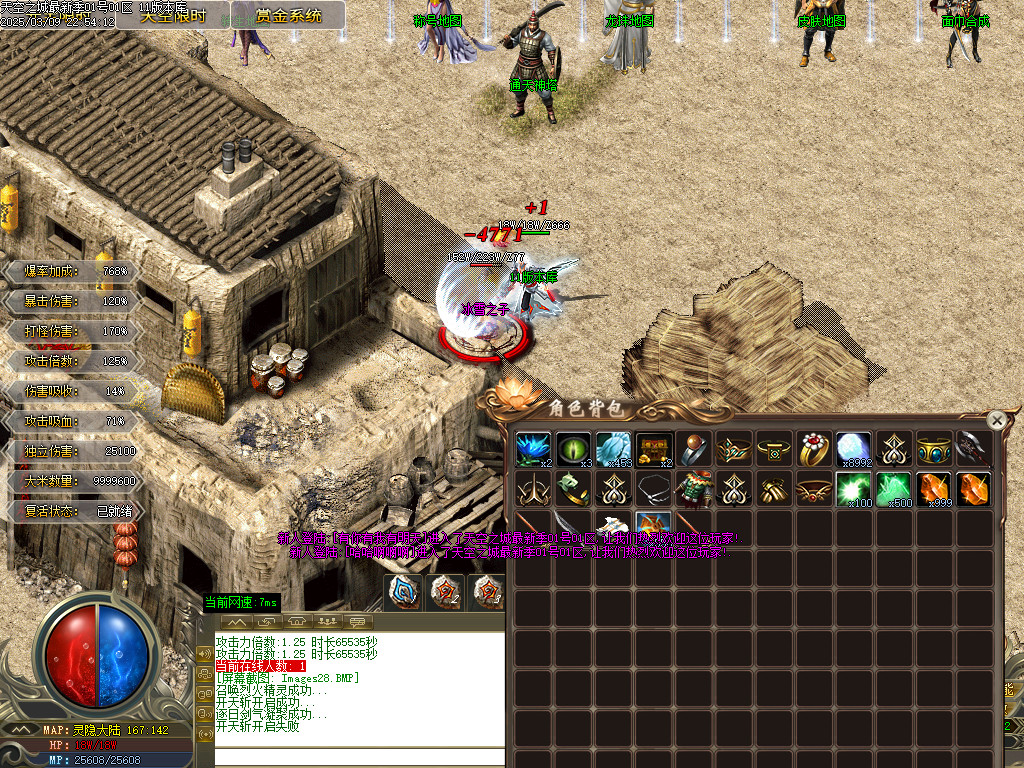
Task: Select the battle axe item slot
Action: tap(974, 450)
